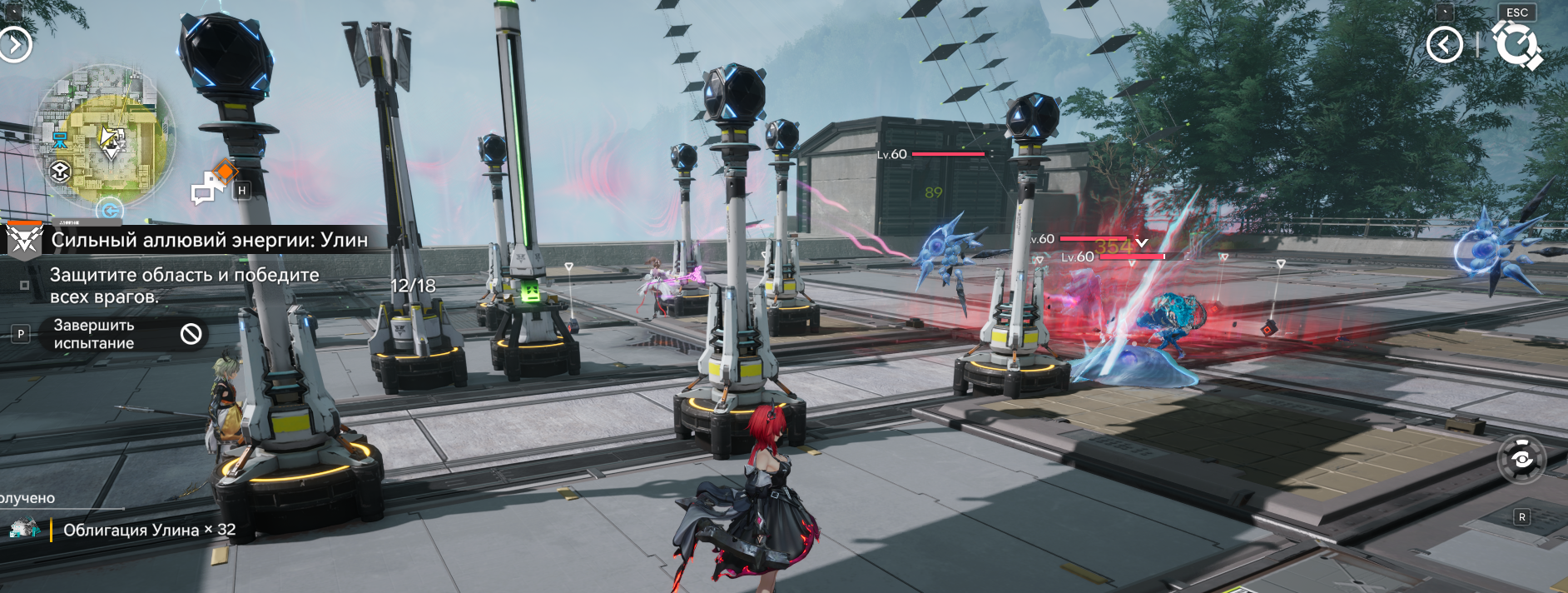Image resolution: width=1568 pixels, height=593 pixels.
Task: Toggle the eye camera icon
Action: pyautogui.click(x=1521, y=460)
